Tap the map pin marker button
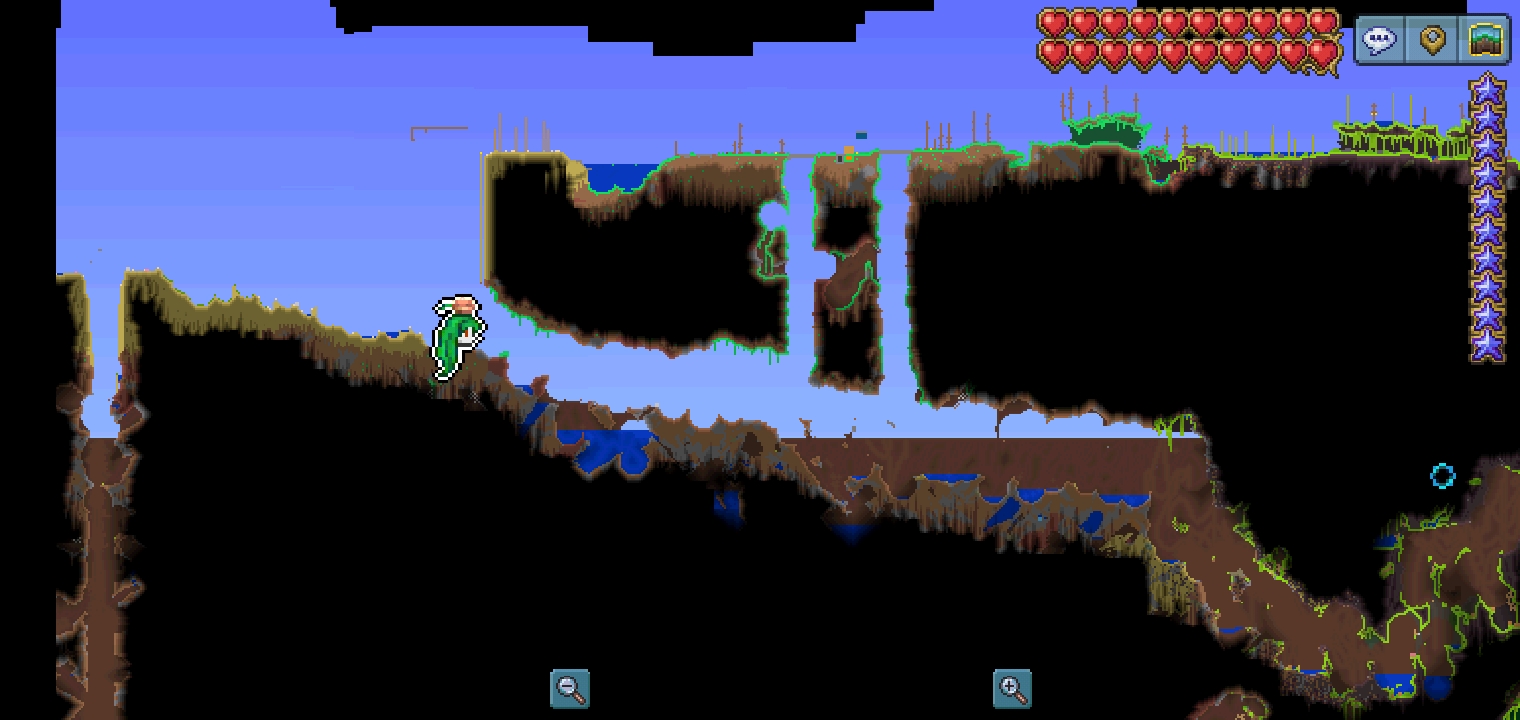The width and height of the screenshot is (1520, 720). 1433,41
